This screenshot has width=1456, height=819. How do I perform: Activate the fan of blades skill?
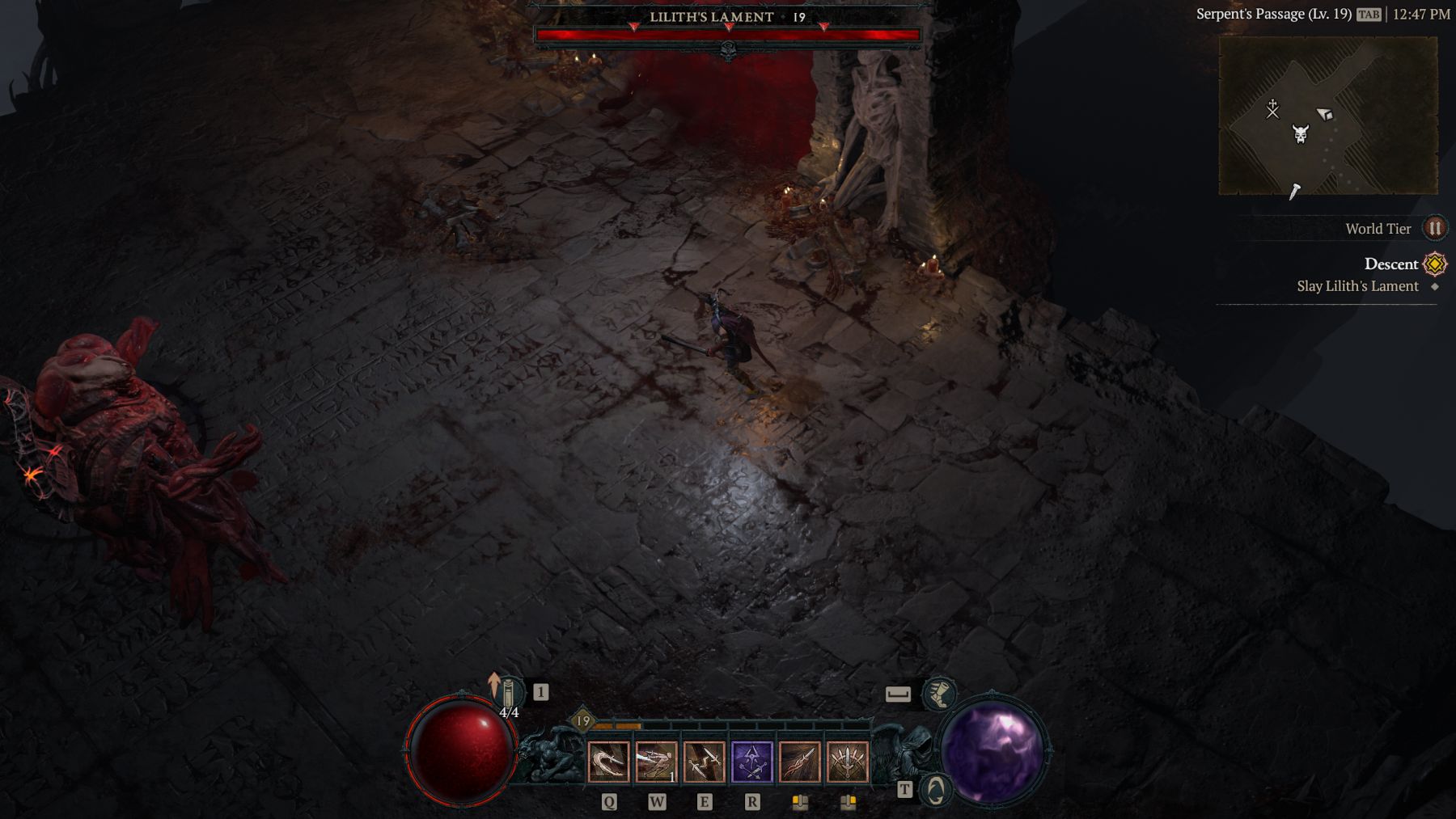(x=847, y=762)
